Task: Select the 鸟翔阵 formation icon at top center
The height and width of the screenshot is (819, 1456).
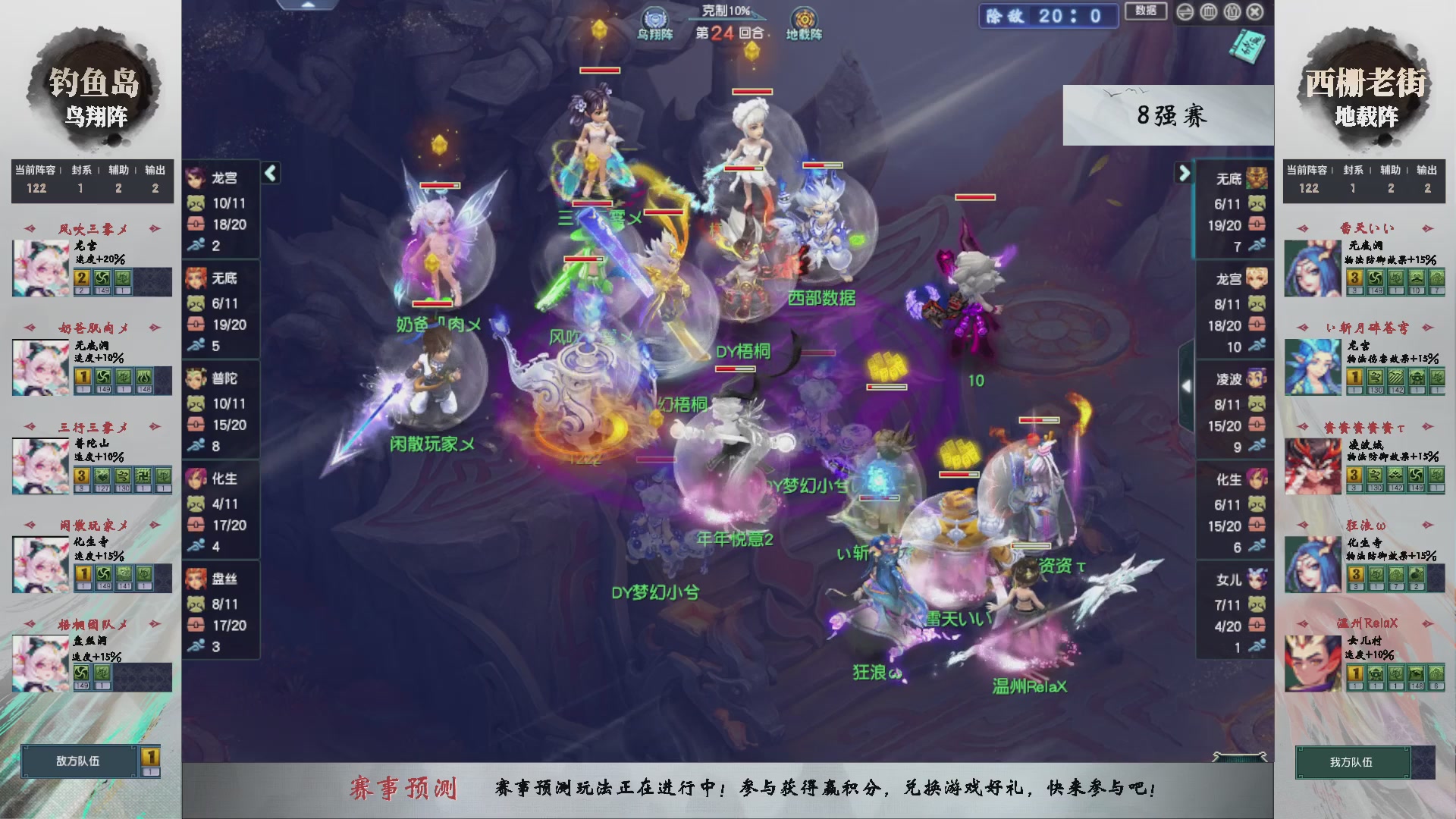Action: (x=654, y=17)
